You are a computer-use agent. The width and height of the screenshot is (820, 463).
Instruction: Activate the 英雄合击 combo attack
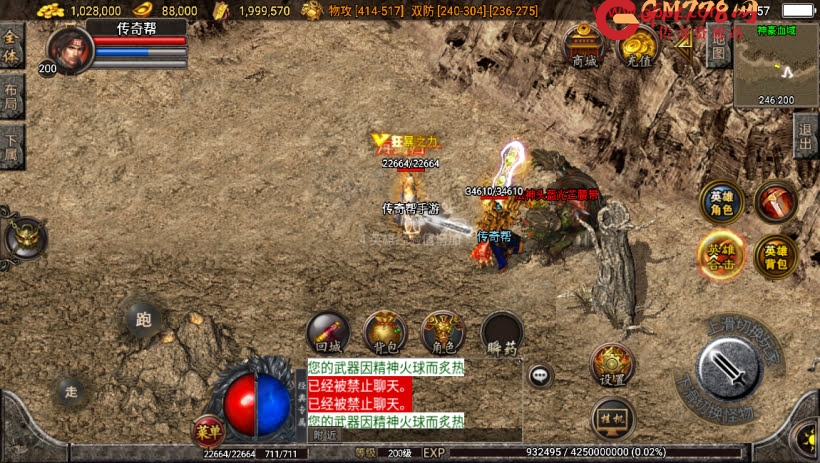[x=721, y=253]
